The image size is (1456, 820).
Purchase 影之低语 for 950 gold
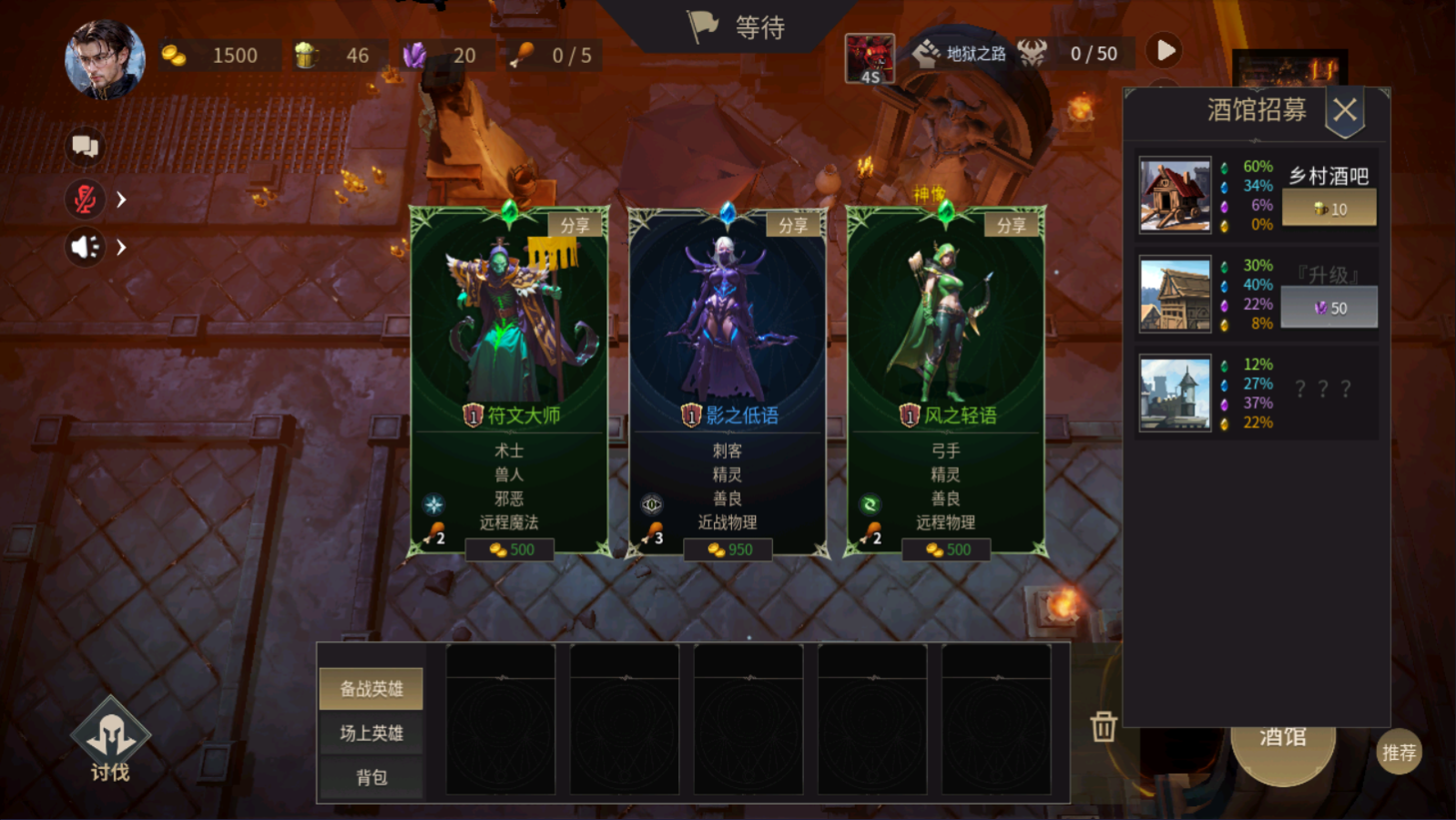[x=728, y=549]
